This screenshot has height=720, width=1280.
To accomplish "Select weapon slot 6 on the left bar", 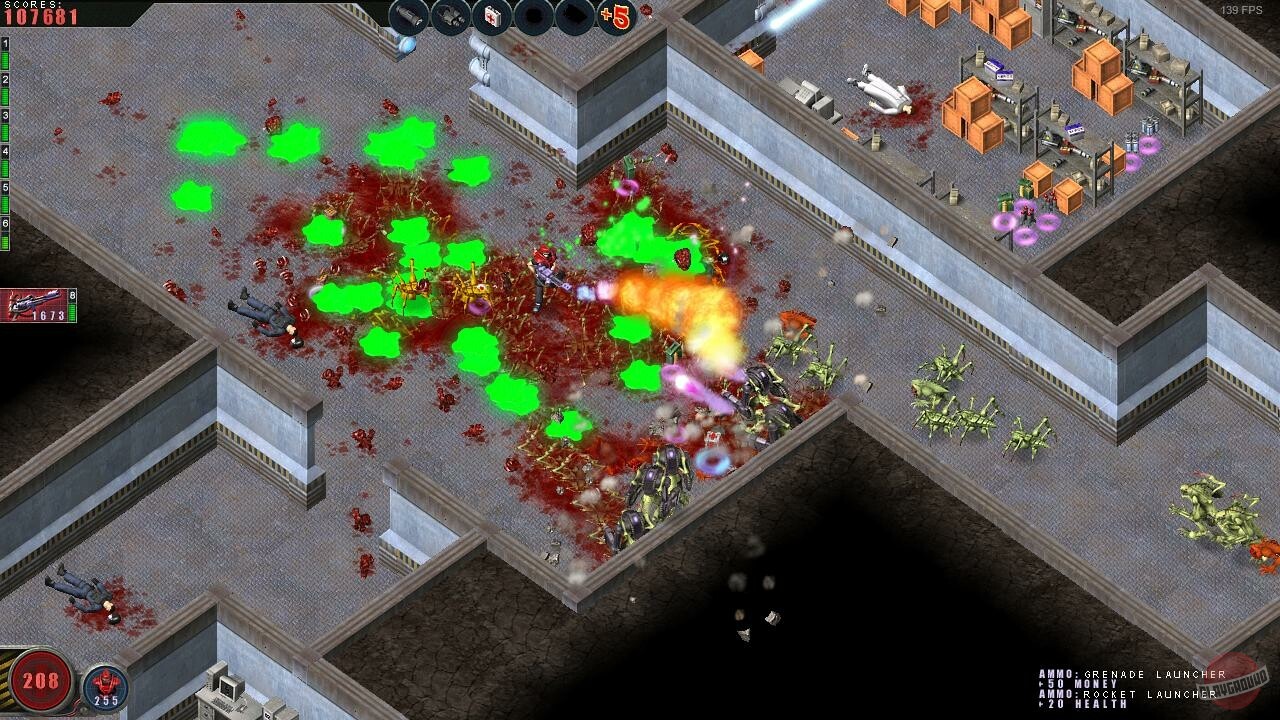I will click(5, 222).
